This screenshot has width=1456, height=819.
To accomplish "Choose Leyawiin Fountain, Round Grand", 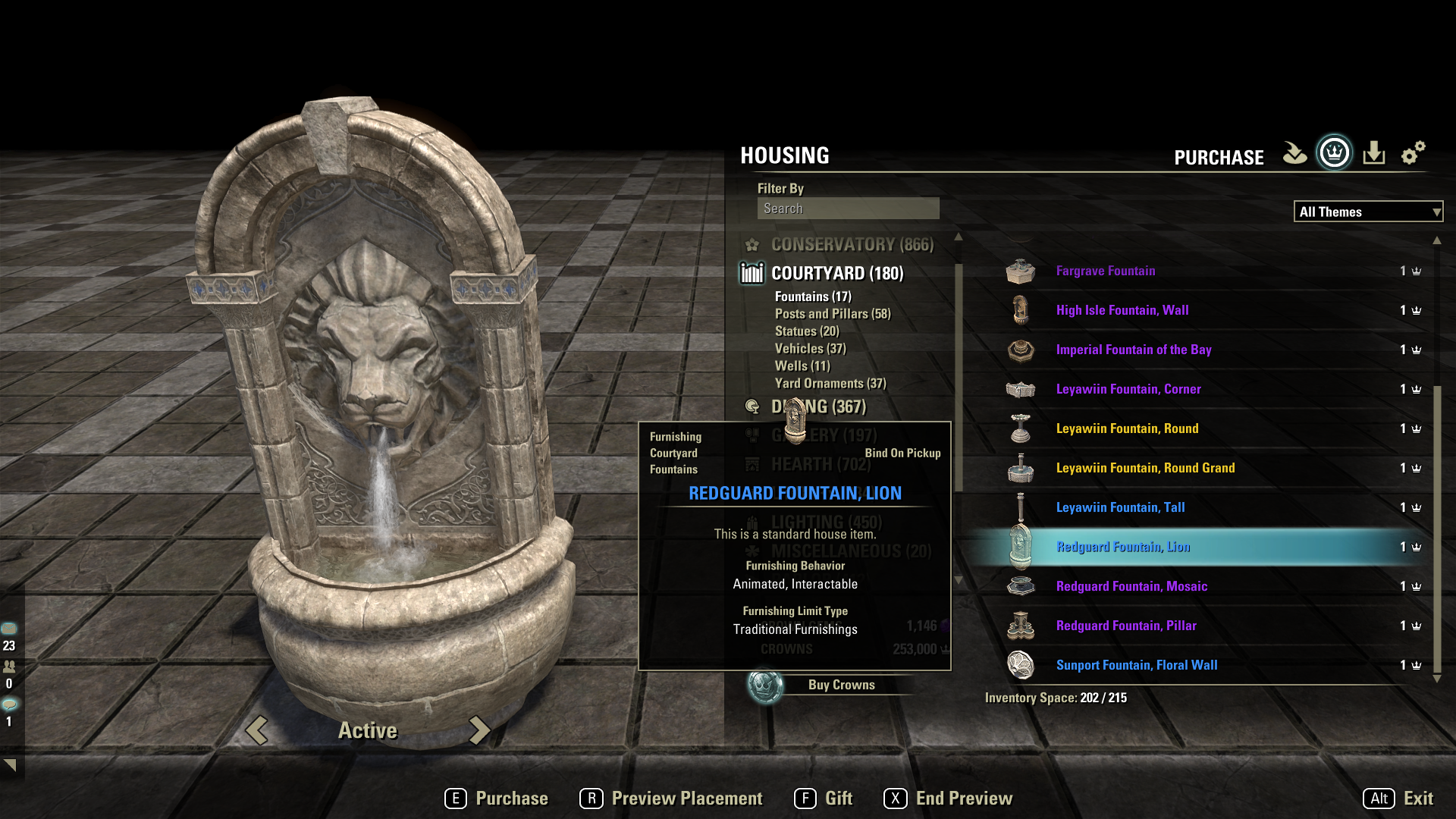I will tap(1144, 468).
